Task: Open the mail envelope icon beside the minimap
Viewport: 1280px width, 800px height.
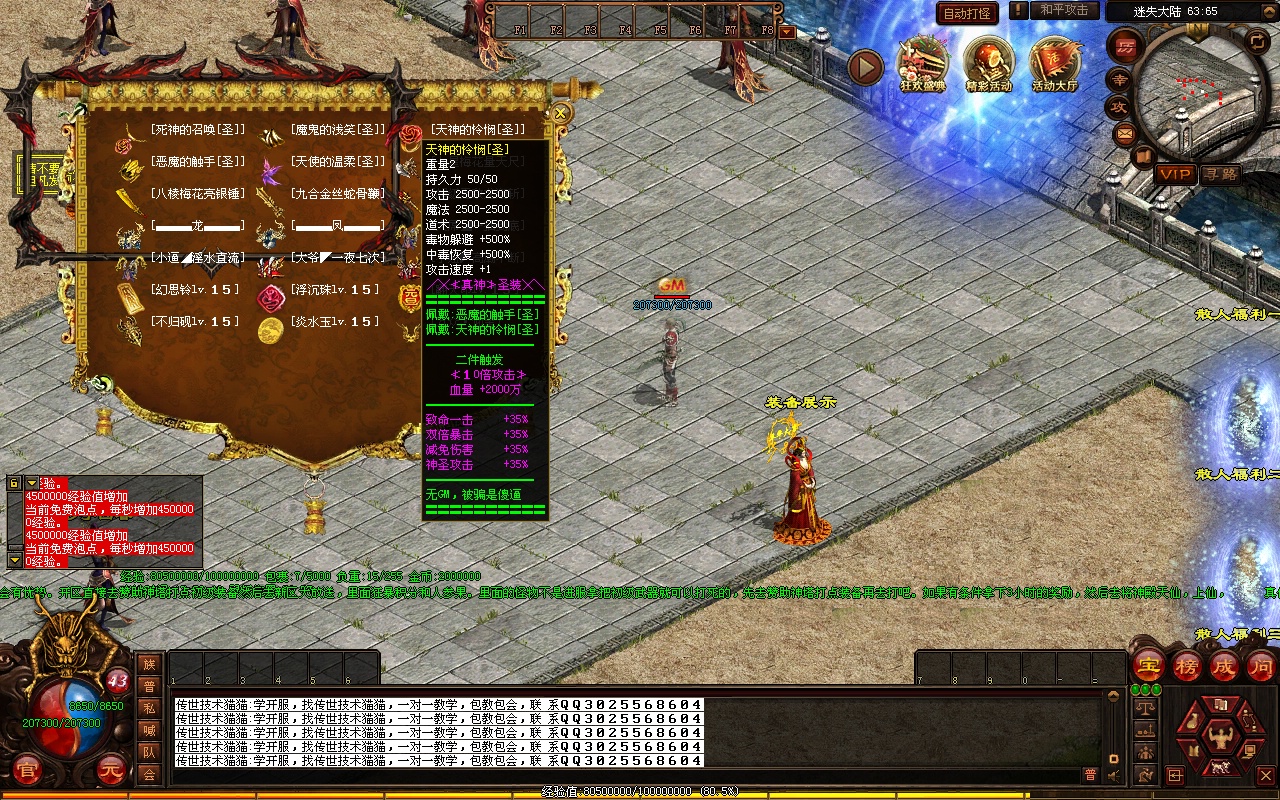Action: 1124,133
